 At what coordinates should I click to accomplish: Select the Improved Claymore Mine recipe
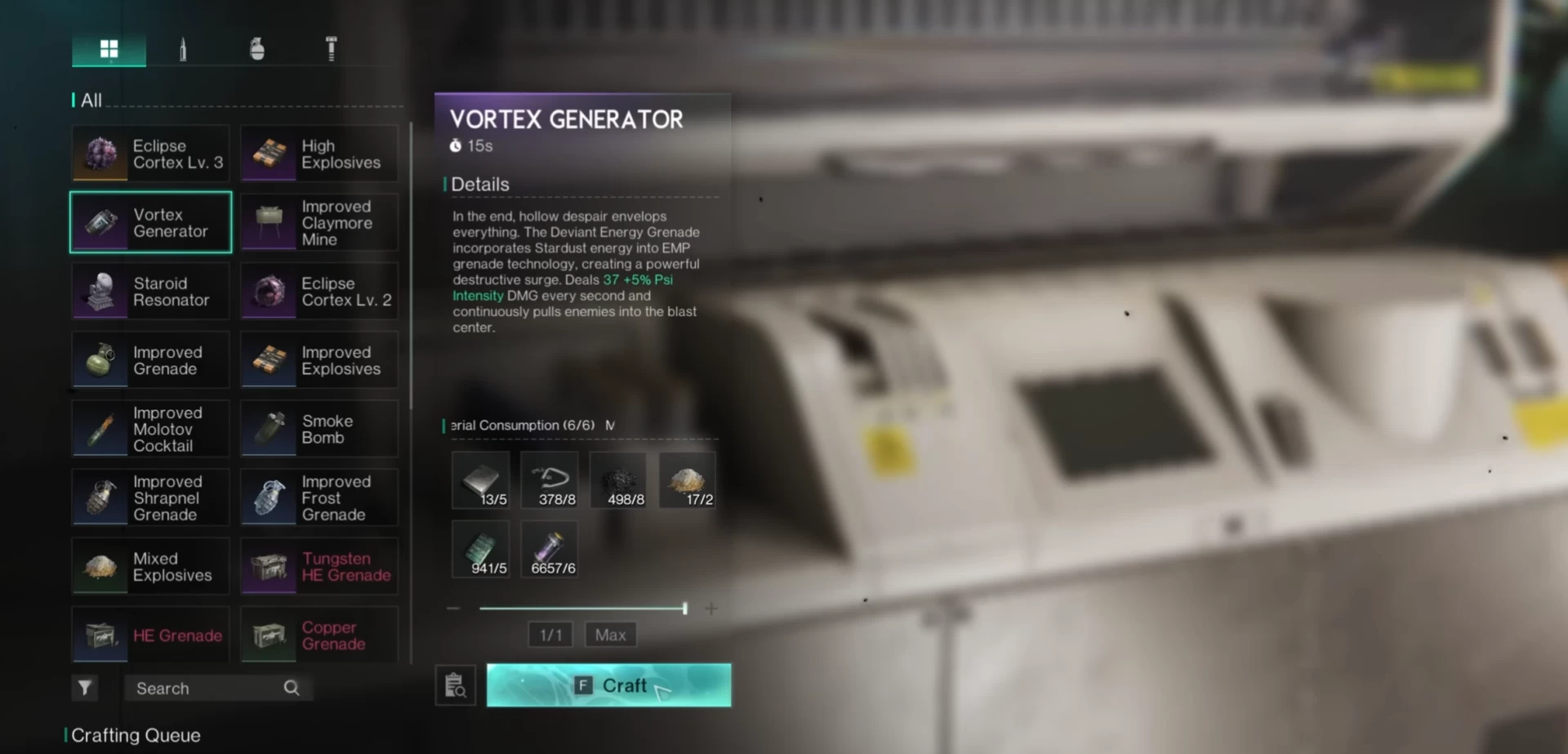click(x=319, y=223)
